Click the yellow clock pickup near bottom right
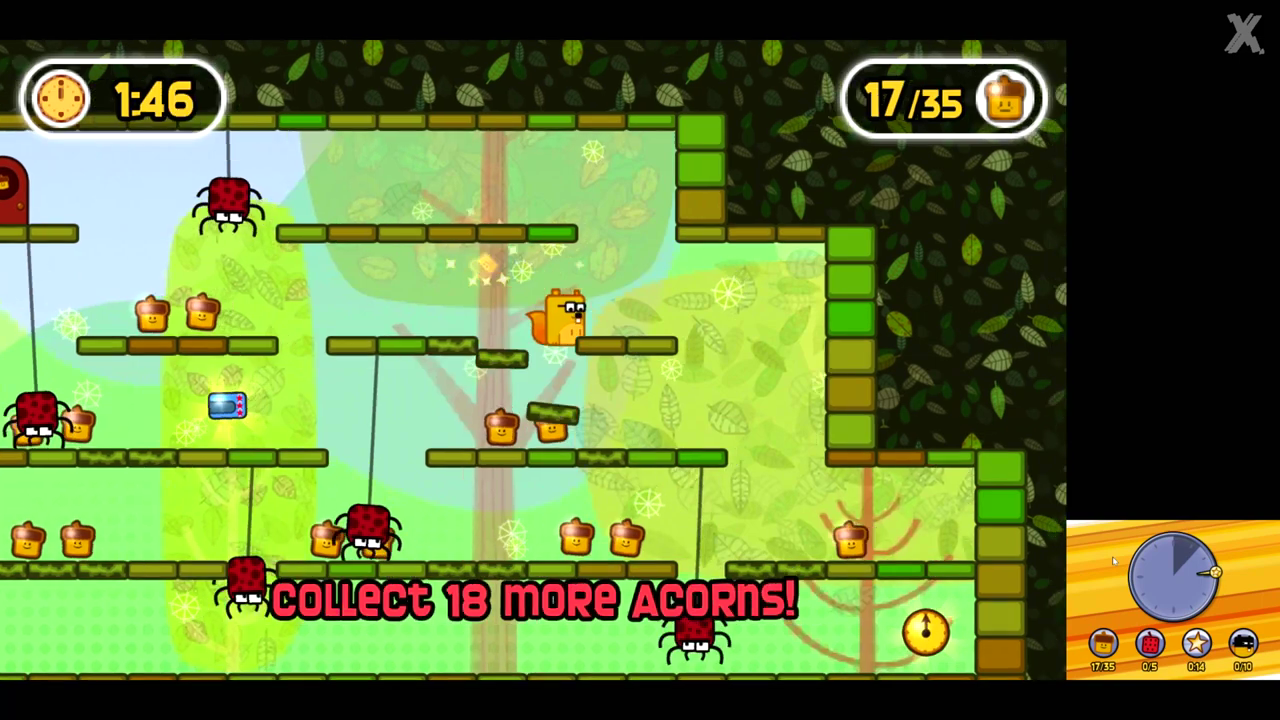 (x=924, y=633)
